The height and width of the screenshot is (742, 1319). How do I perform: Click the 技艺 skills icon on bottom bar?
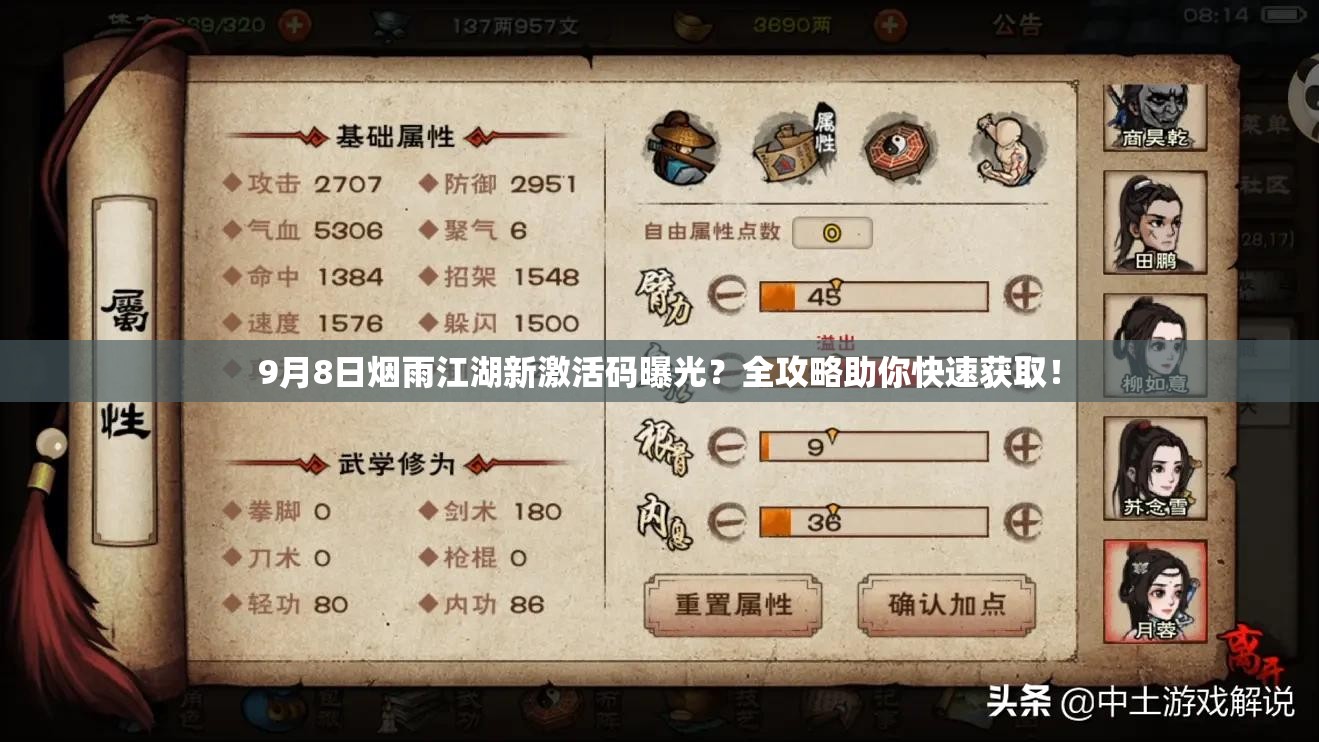684,714
